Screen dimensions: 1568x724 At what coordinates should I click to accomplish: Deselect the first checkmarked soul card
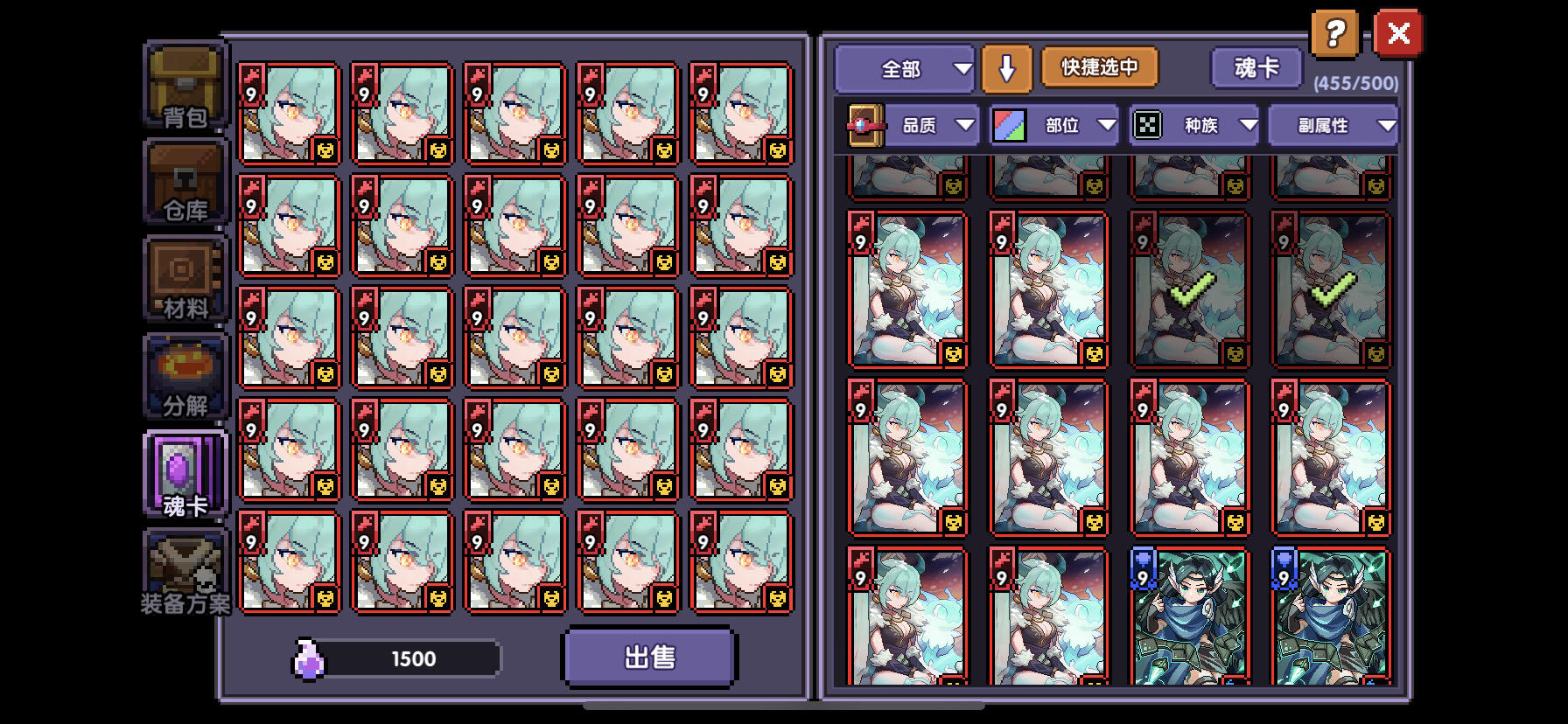1188,289
